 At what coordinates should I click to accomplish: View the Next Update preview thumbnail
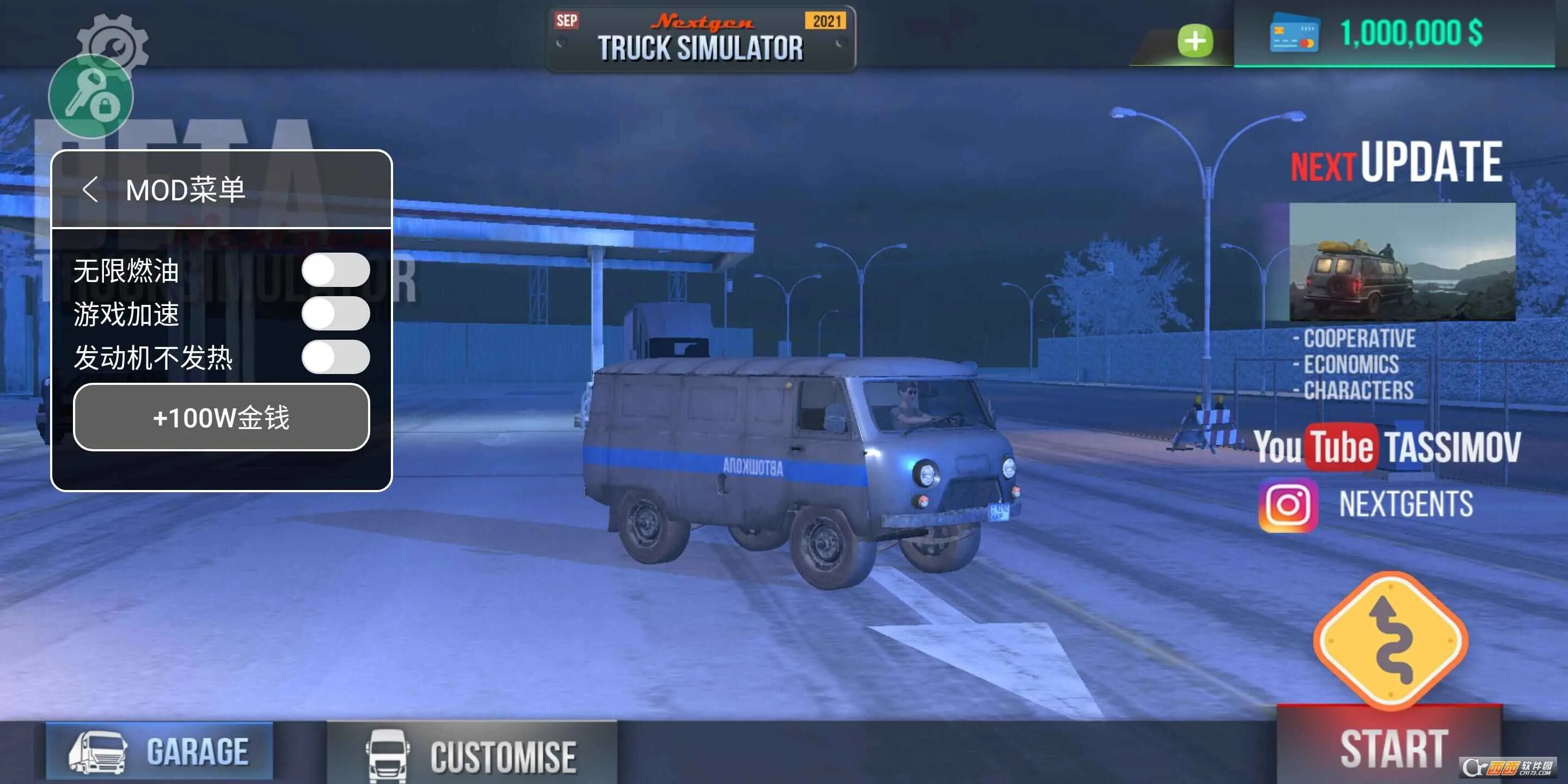click(x=1402, y=262)
